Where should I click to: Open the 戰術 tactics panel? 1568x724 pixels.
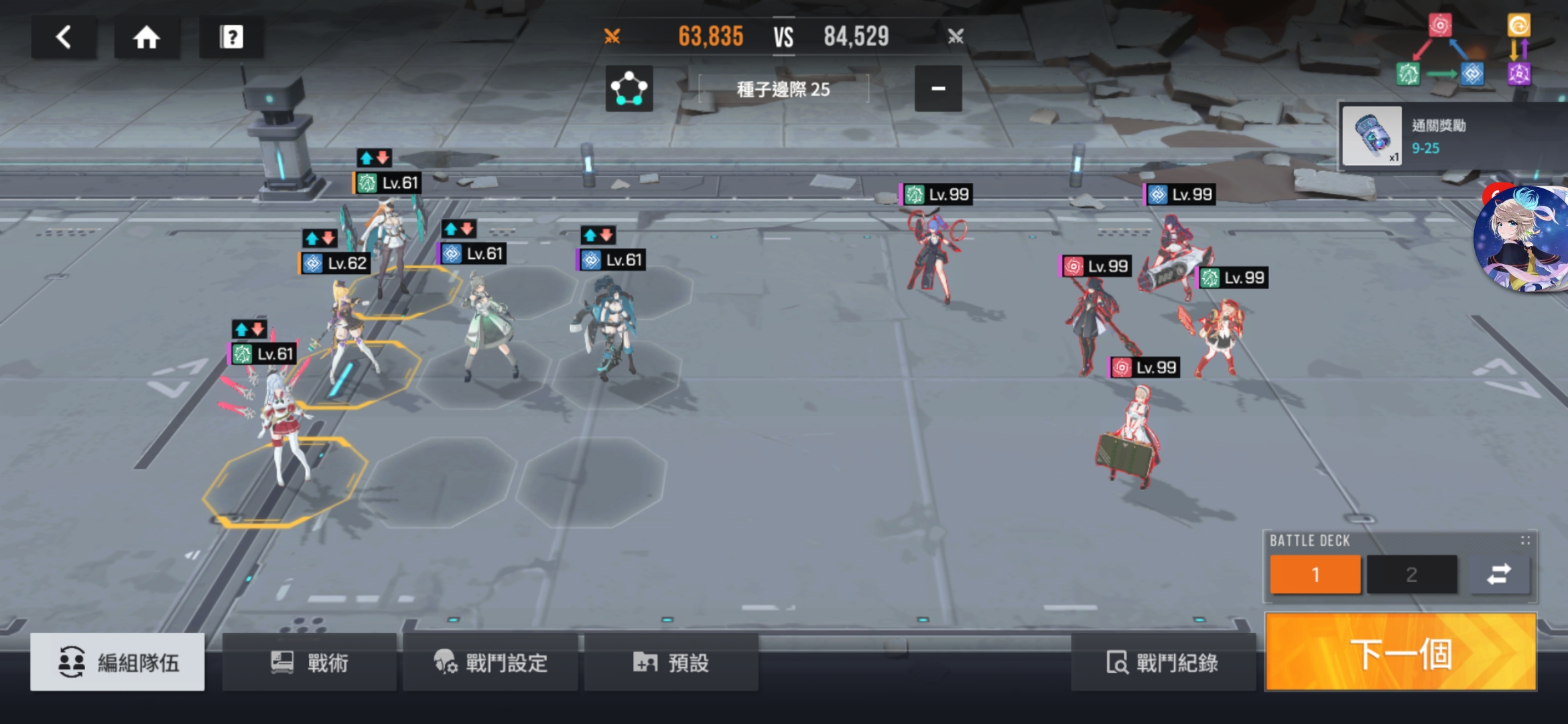coord(310,663)
